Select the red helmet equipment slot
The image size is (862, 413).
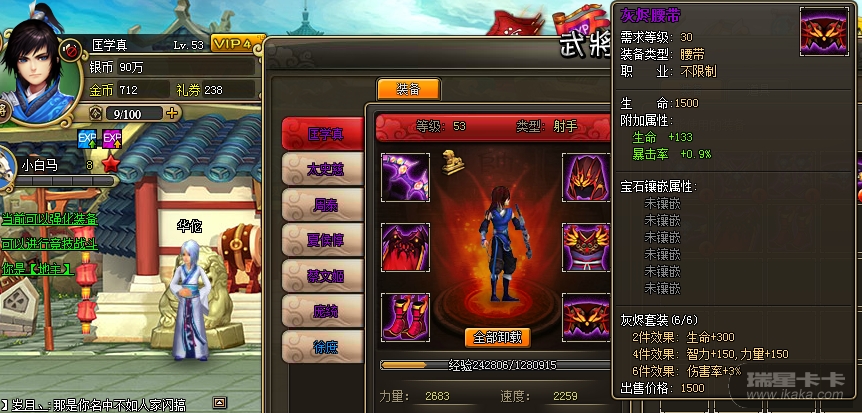pyautogui.click(x=586, y=176)
